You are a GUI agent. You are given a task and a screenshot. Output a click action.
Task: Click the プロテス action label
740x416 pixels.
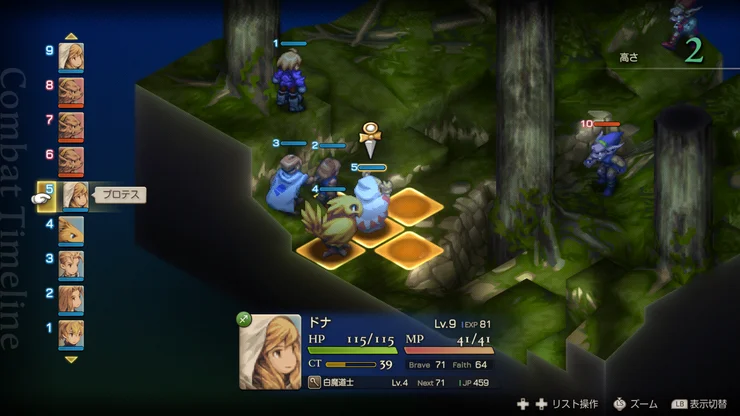[x=120, y=195]
